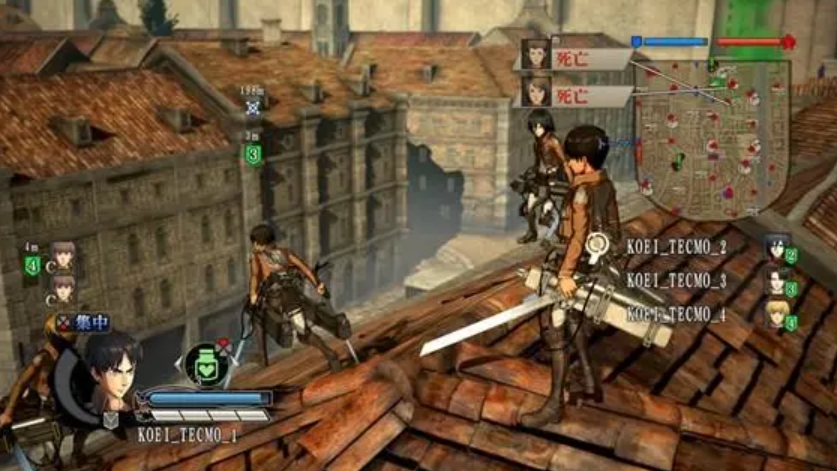Click the 198m crossed-blades objective marker
The image size is (837, 471).
253,108
